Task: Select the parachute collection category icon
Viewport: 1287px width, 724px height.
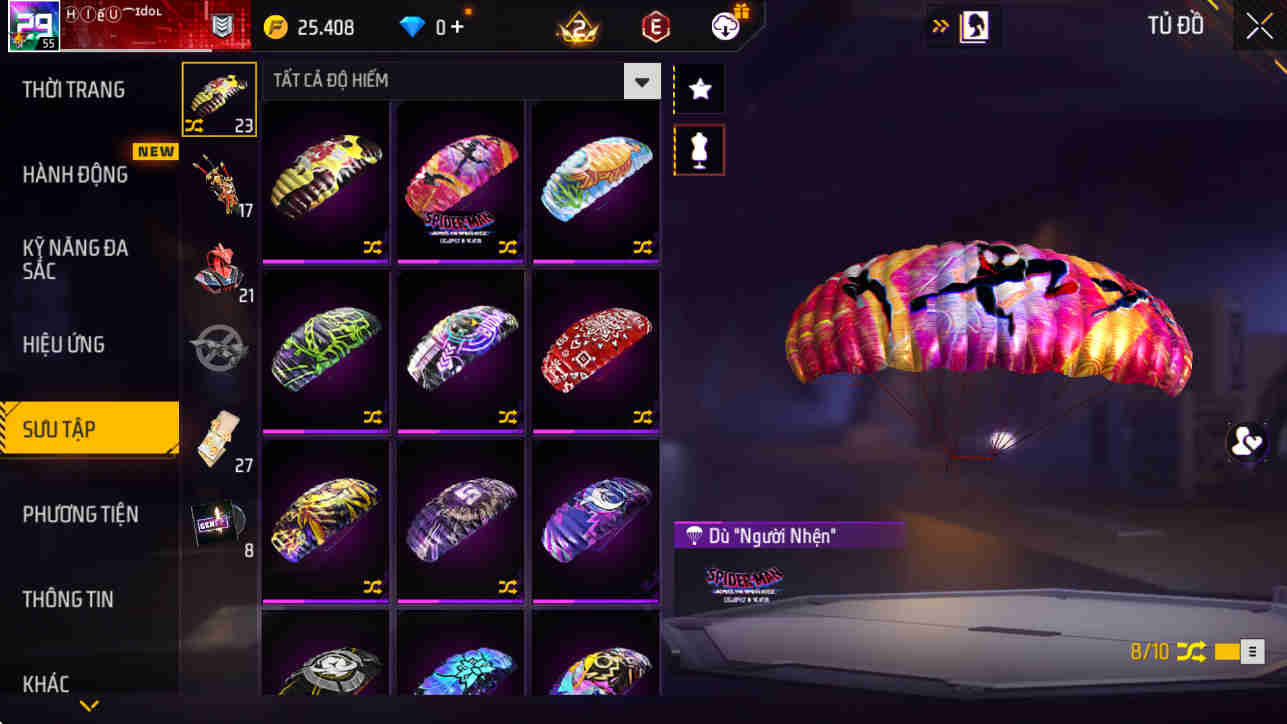Action: 219,98
